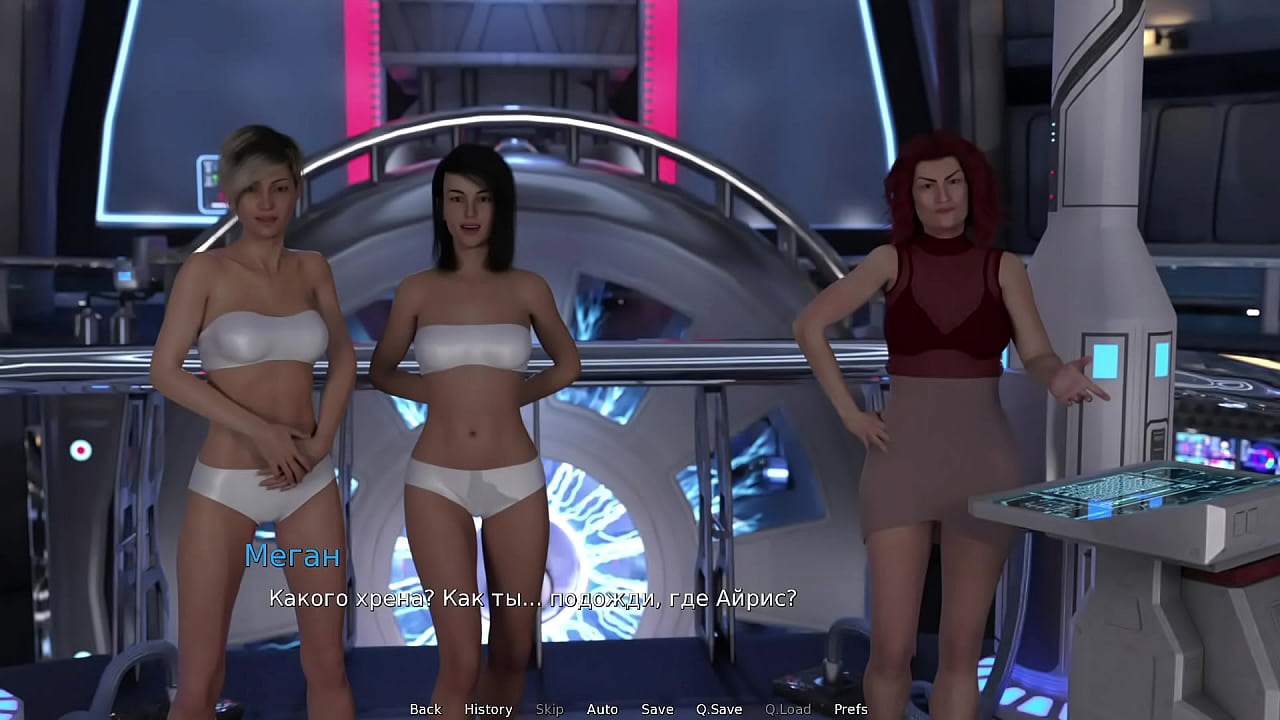Click the dialogue text to advance

pos(533,599)
